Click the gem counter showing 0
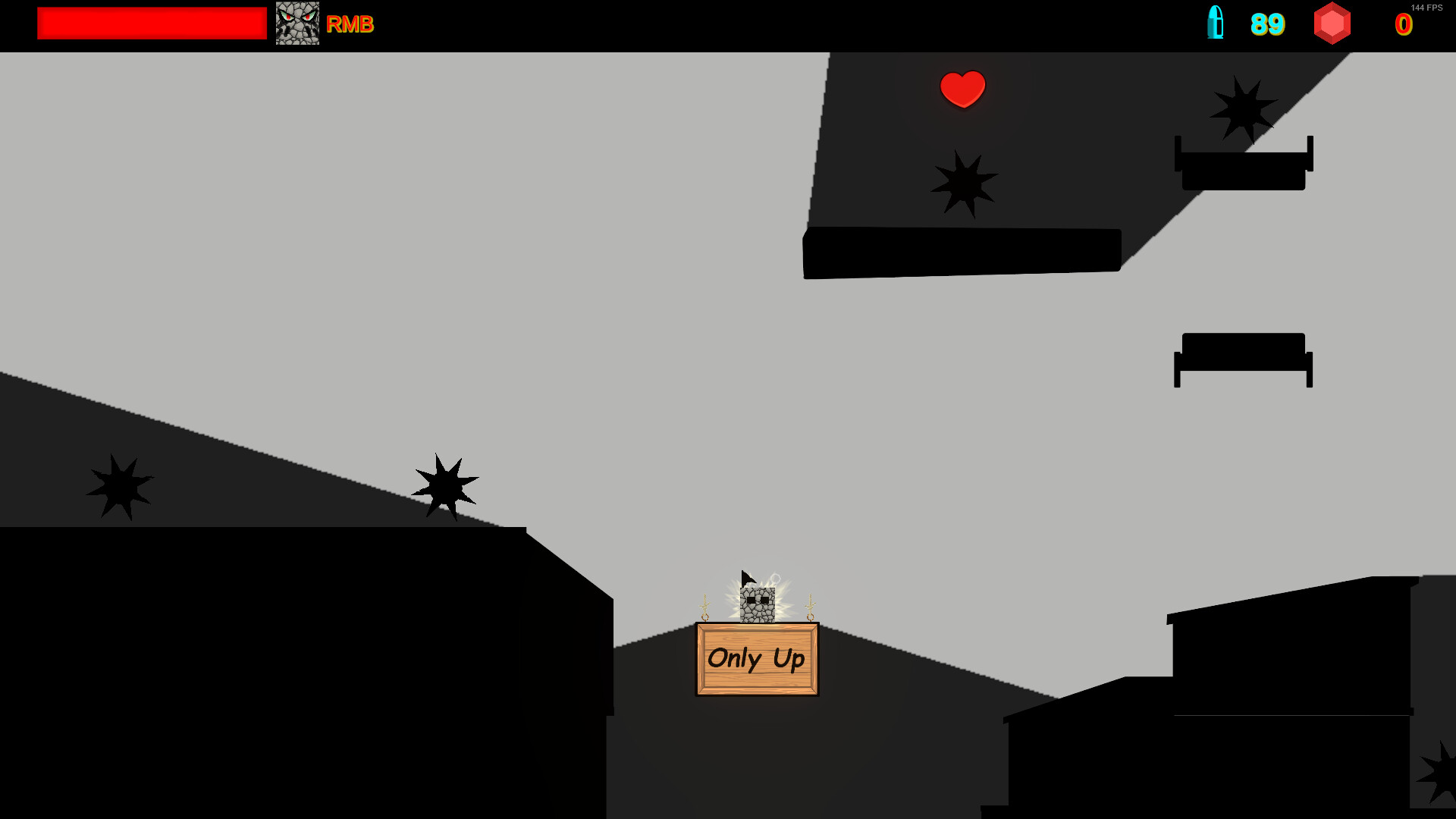This screenshot has height=819, width=1456. point(1405,24)
